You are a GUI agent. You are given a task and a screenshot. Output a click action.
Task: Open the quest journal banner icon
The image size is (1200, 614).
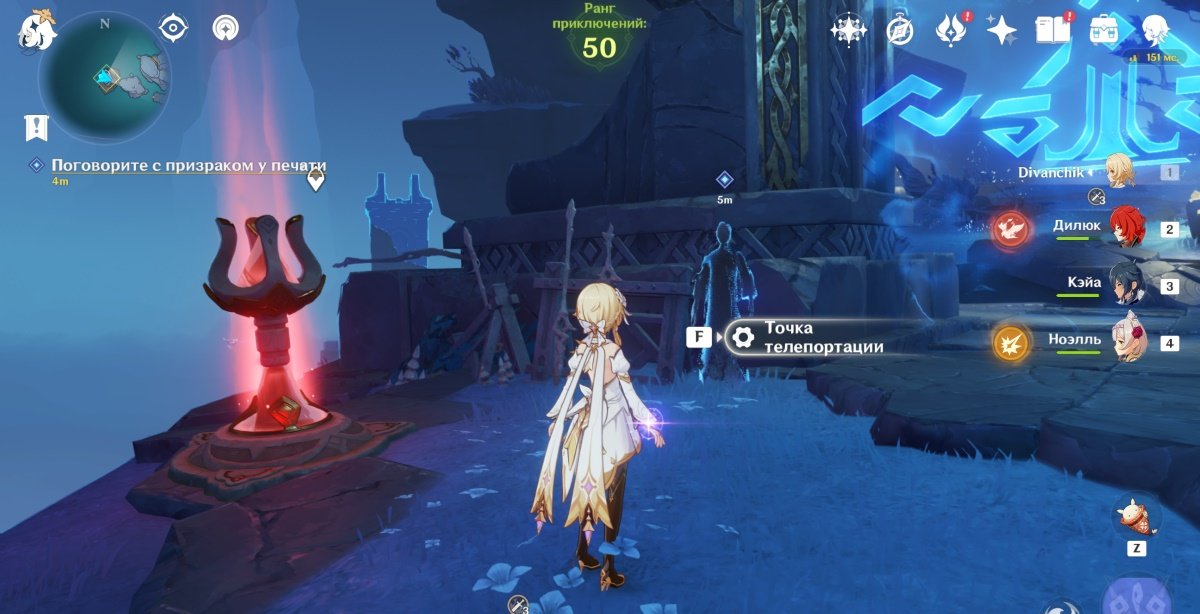(x=37, y=127)
